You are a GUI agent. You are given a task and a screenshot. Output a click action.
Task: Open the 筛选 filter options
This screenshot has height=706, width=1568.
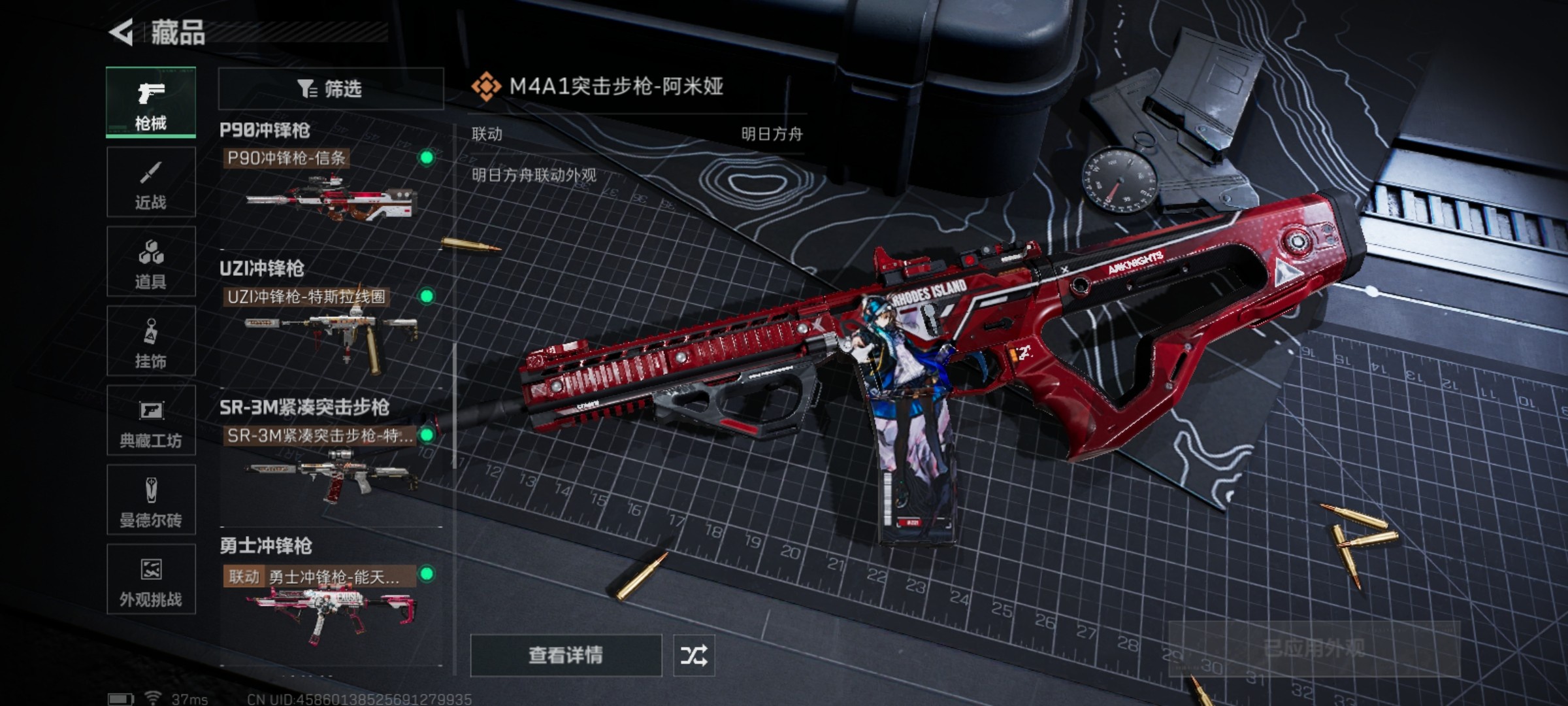331,88
